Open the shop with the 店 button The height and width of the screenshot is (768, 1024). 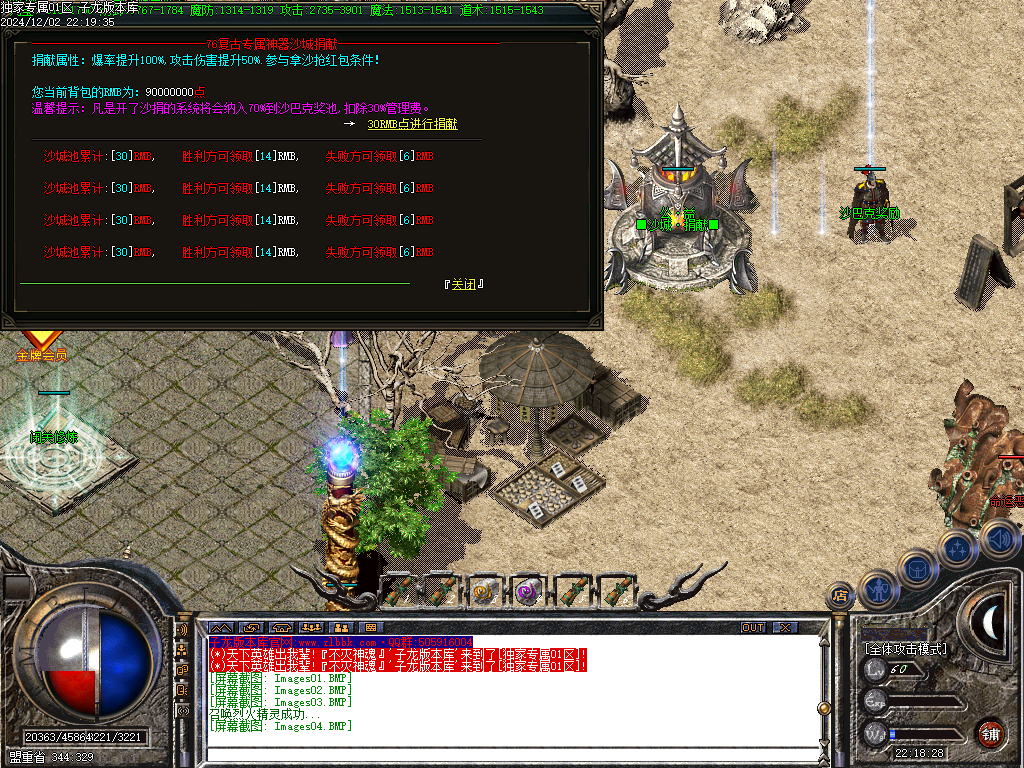pyautogui.click(x=841, y=597)
